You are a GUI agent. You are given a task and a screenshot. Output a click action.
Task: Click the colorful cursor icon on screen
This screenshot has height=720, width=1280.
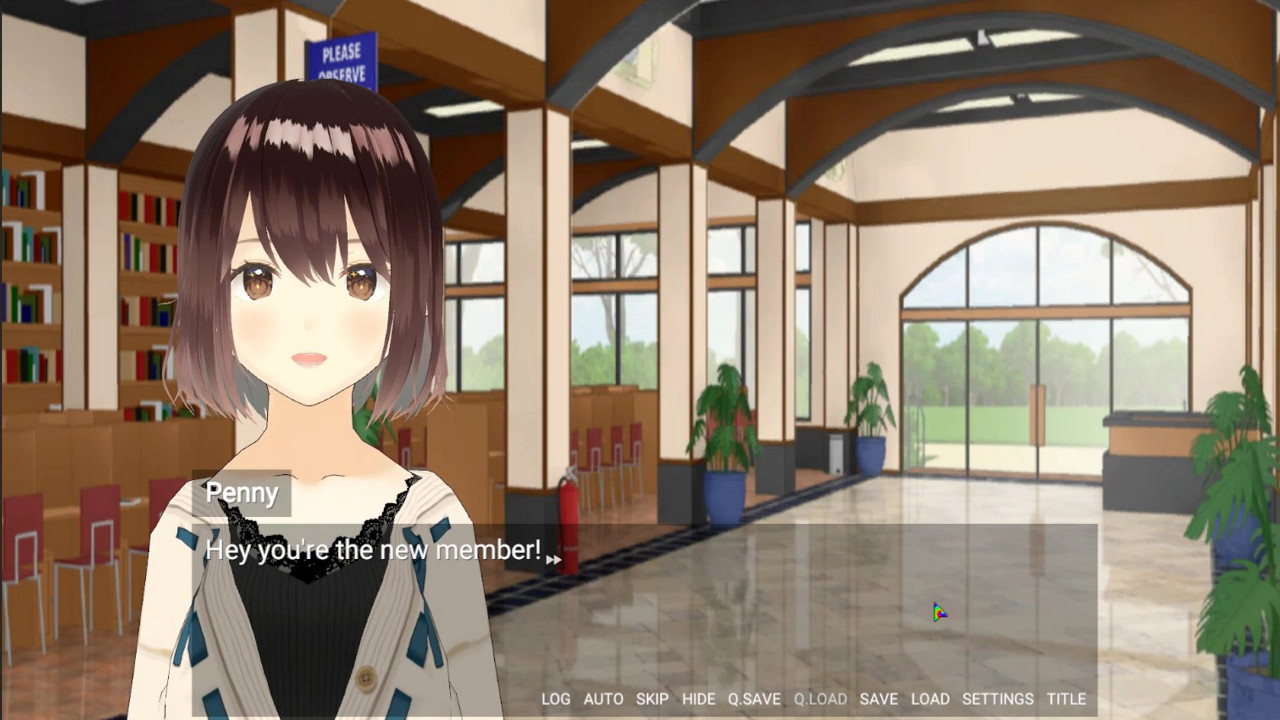[938, 611]
